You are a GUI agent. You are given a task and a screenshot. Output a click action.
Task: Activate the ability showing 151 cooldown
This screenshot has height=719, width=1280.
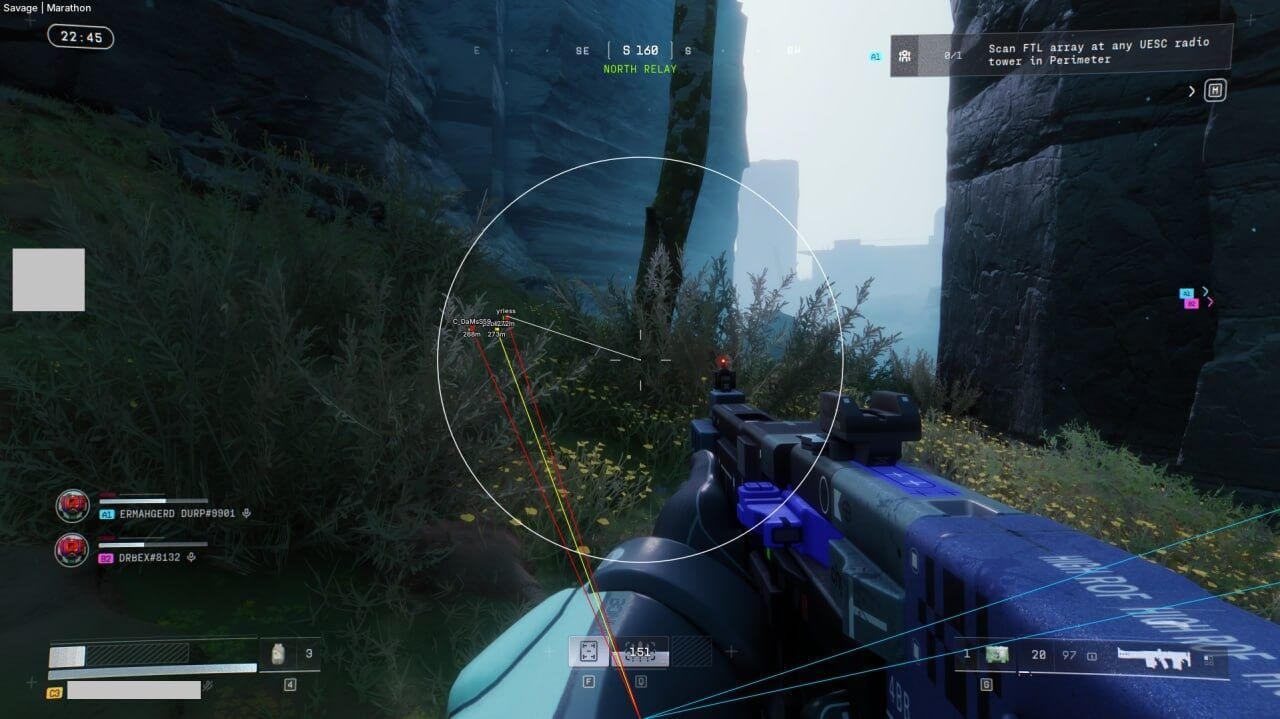pos(639,652)
